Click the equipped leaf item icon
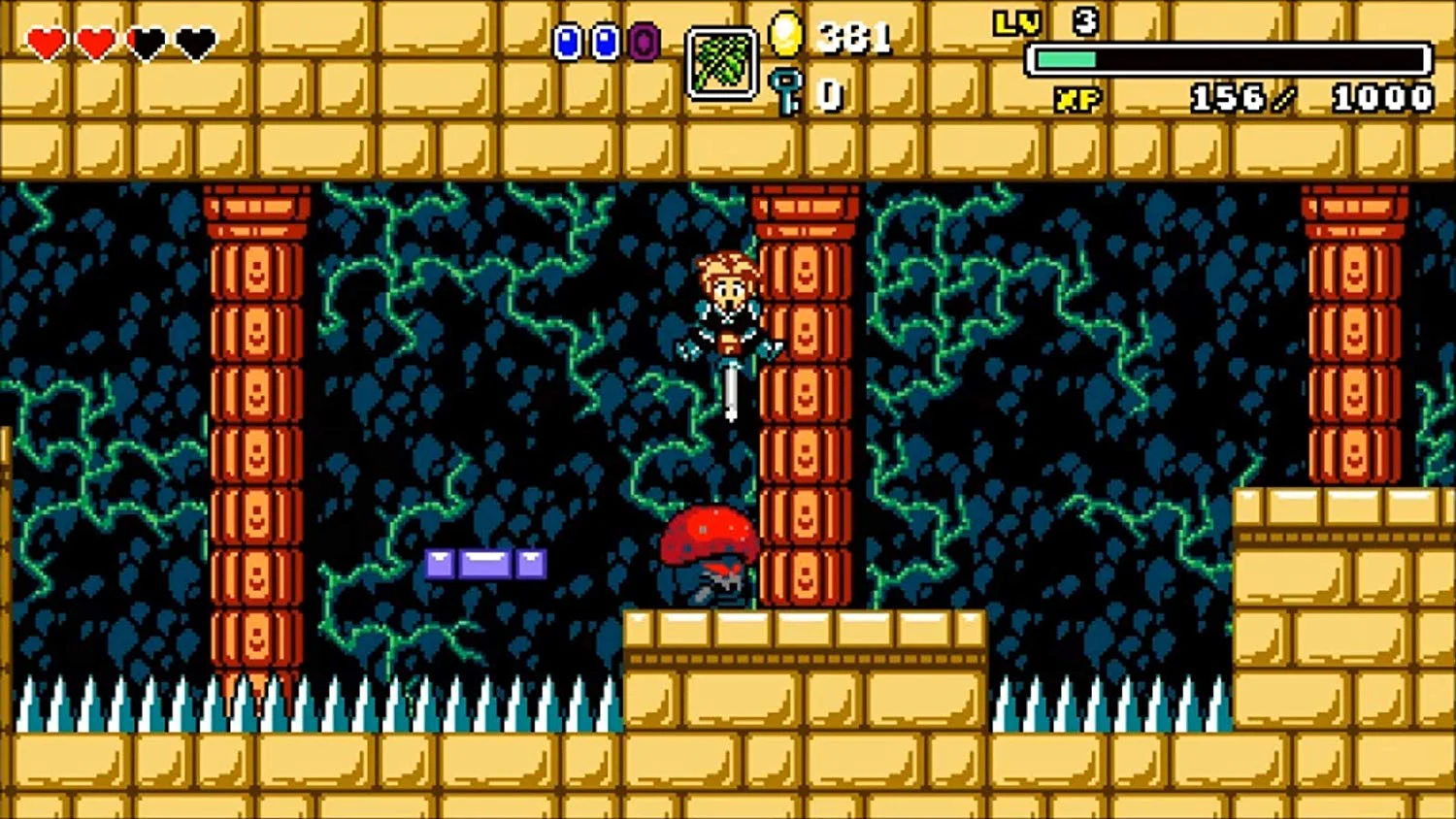 click(x=722, y=63)
